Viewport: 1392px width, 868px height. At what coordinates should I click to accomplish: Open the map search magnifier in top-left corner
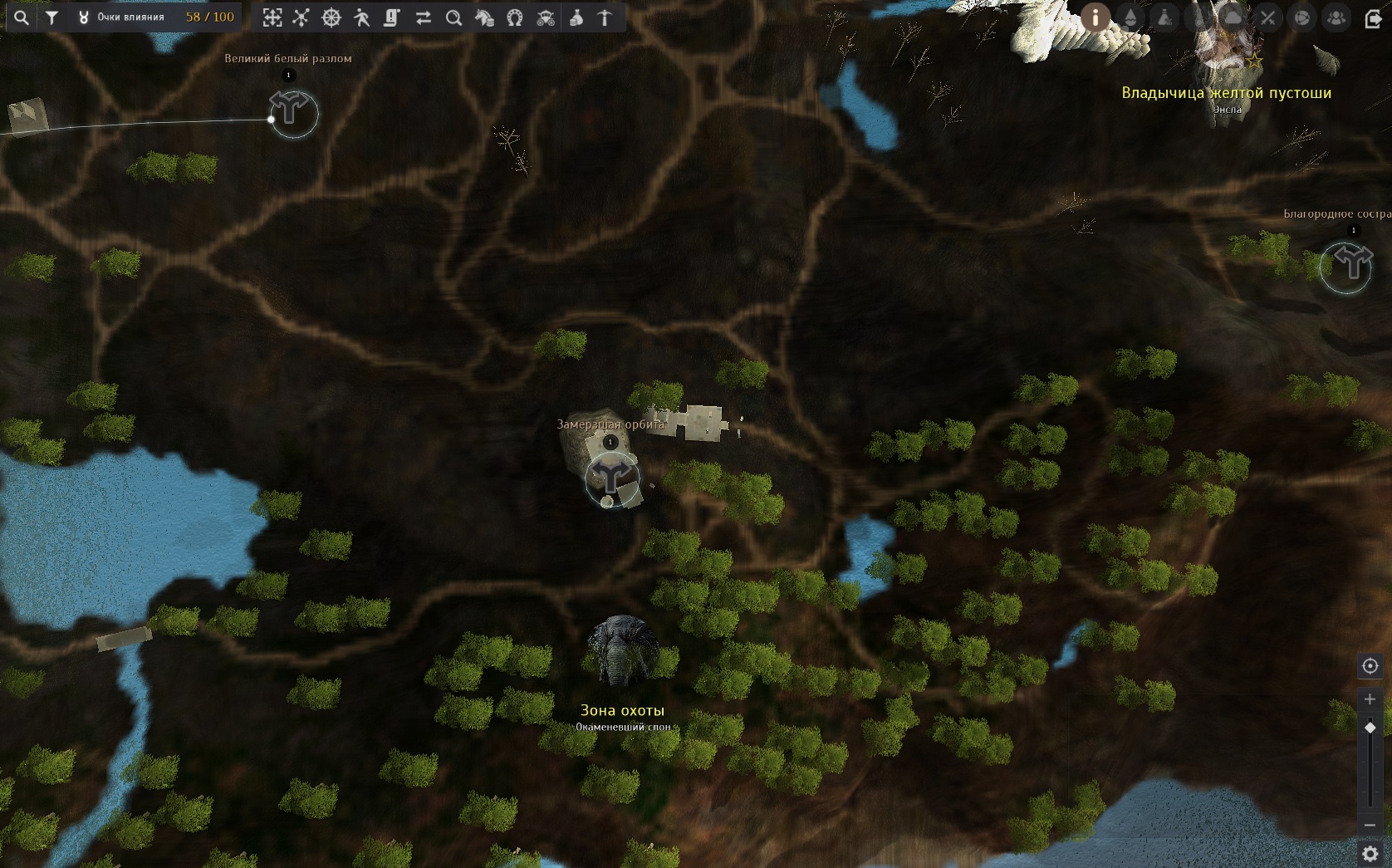[22, 17]
